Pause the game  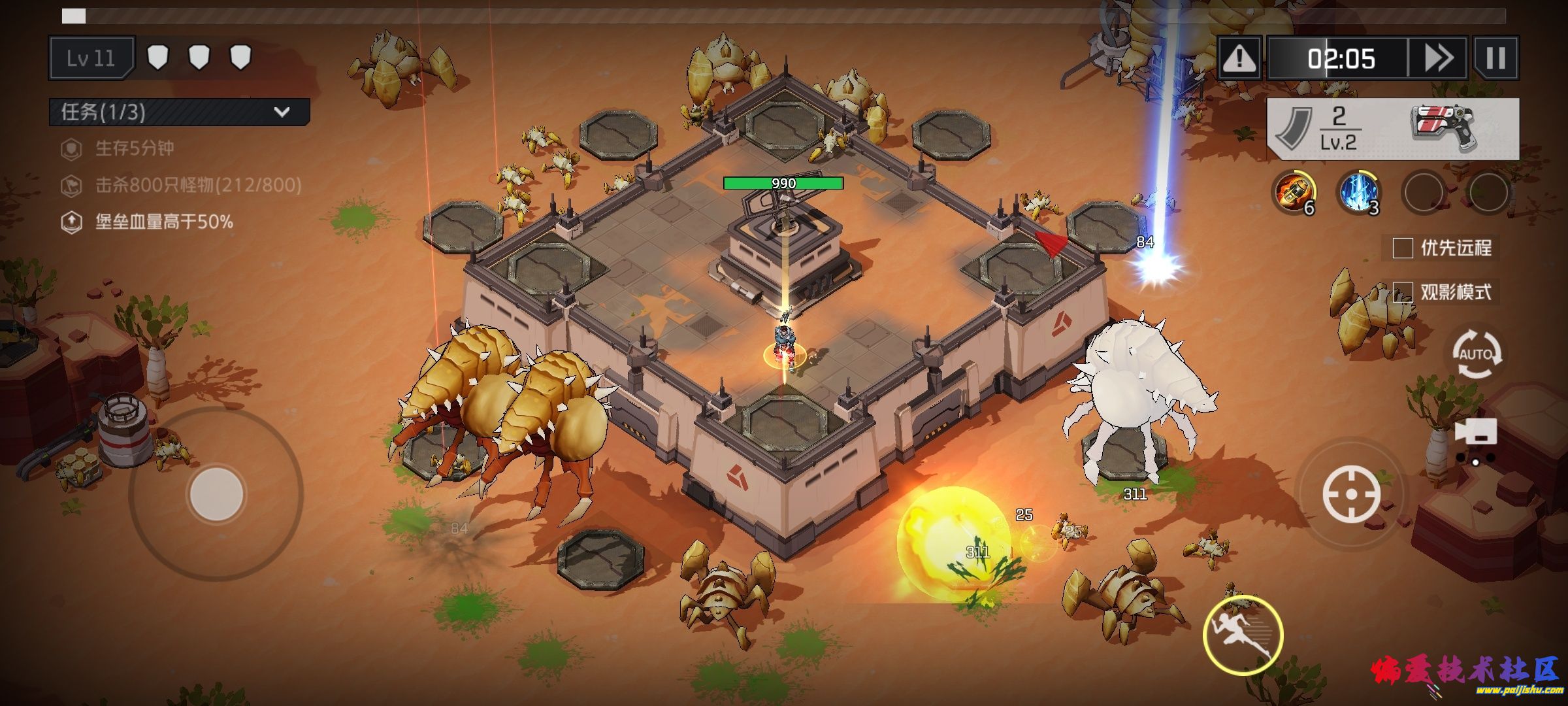tap(1495, 59)
